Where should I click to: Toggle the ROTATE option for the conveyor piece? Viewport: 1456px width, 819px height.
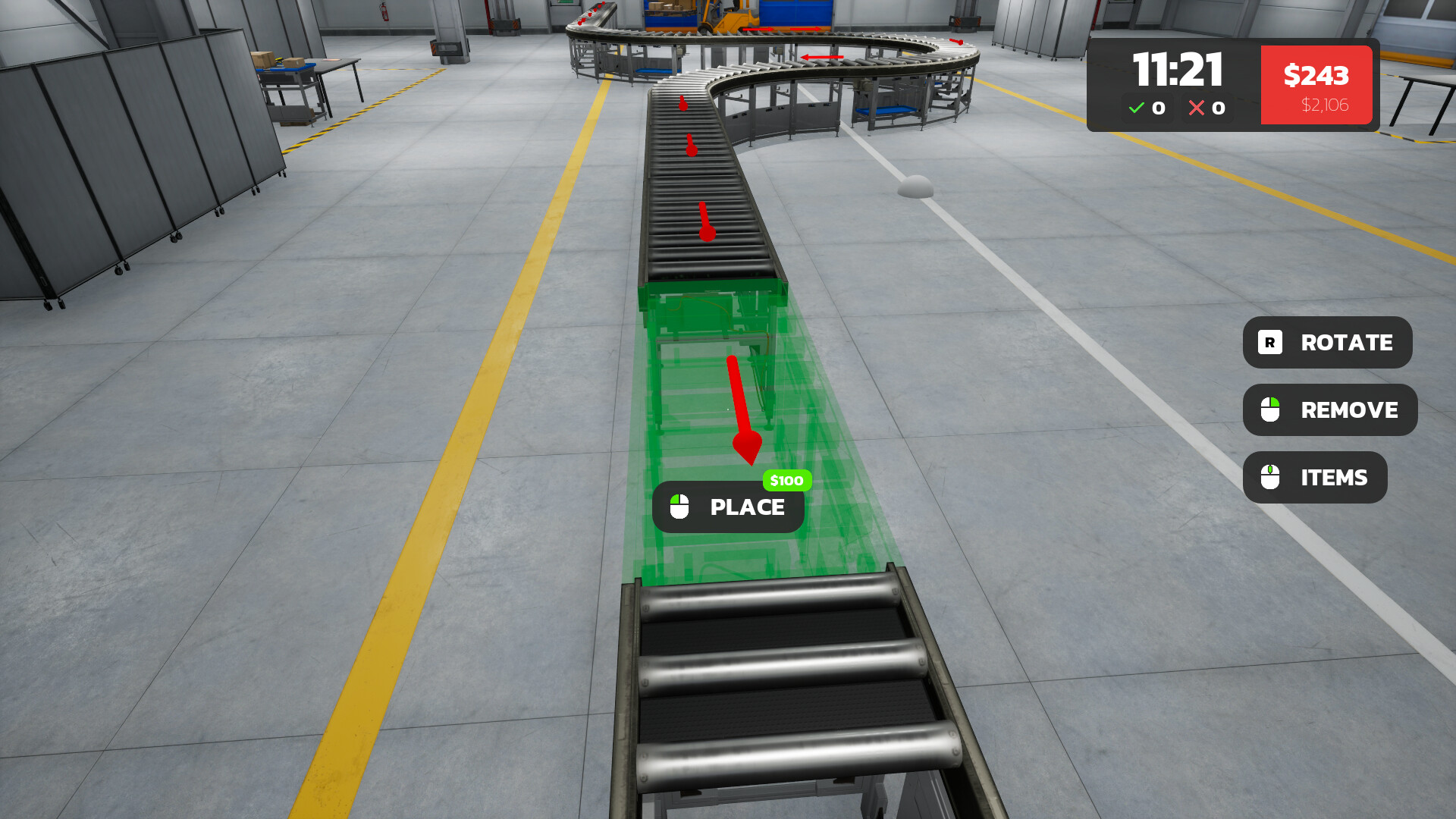point(1326,343)
